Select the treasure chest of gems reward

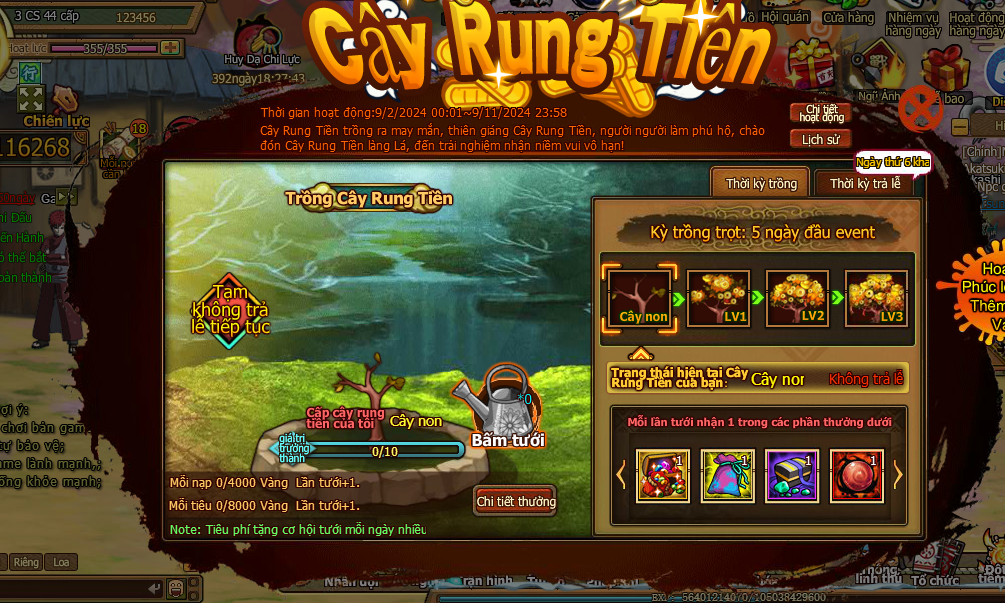662,476
